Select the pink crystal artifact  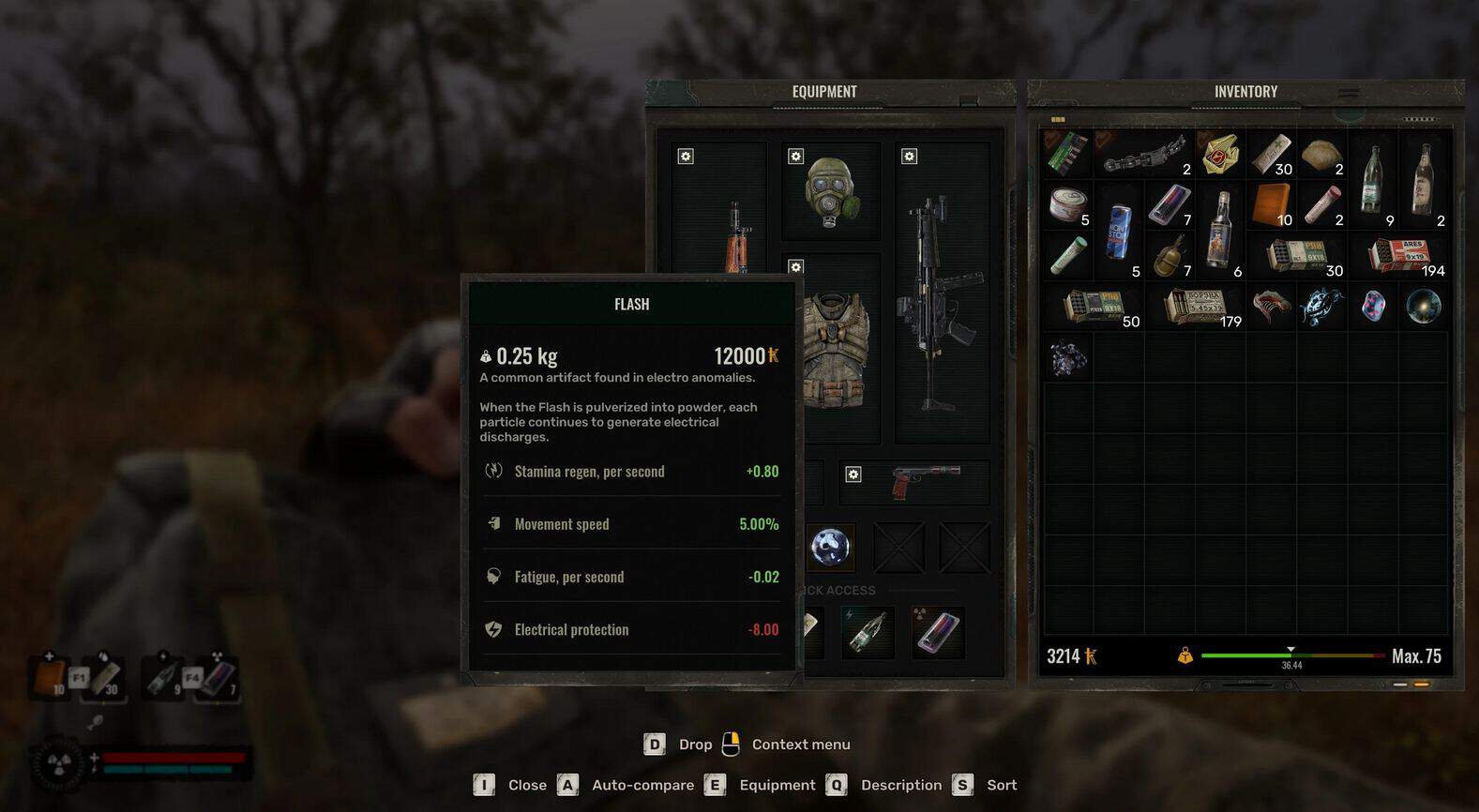click(1372, 307)
